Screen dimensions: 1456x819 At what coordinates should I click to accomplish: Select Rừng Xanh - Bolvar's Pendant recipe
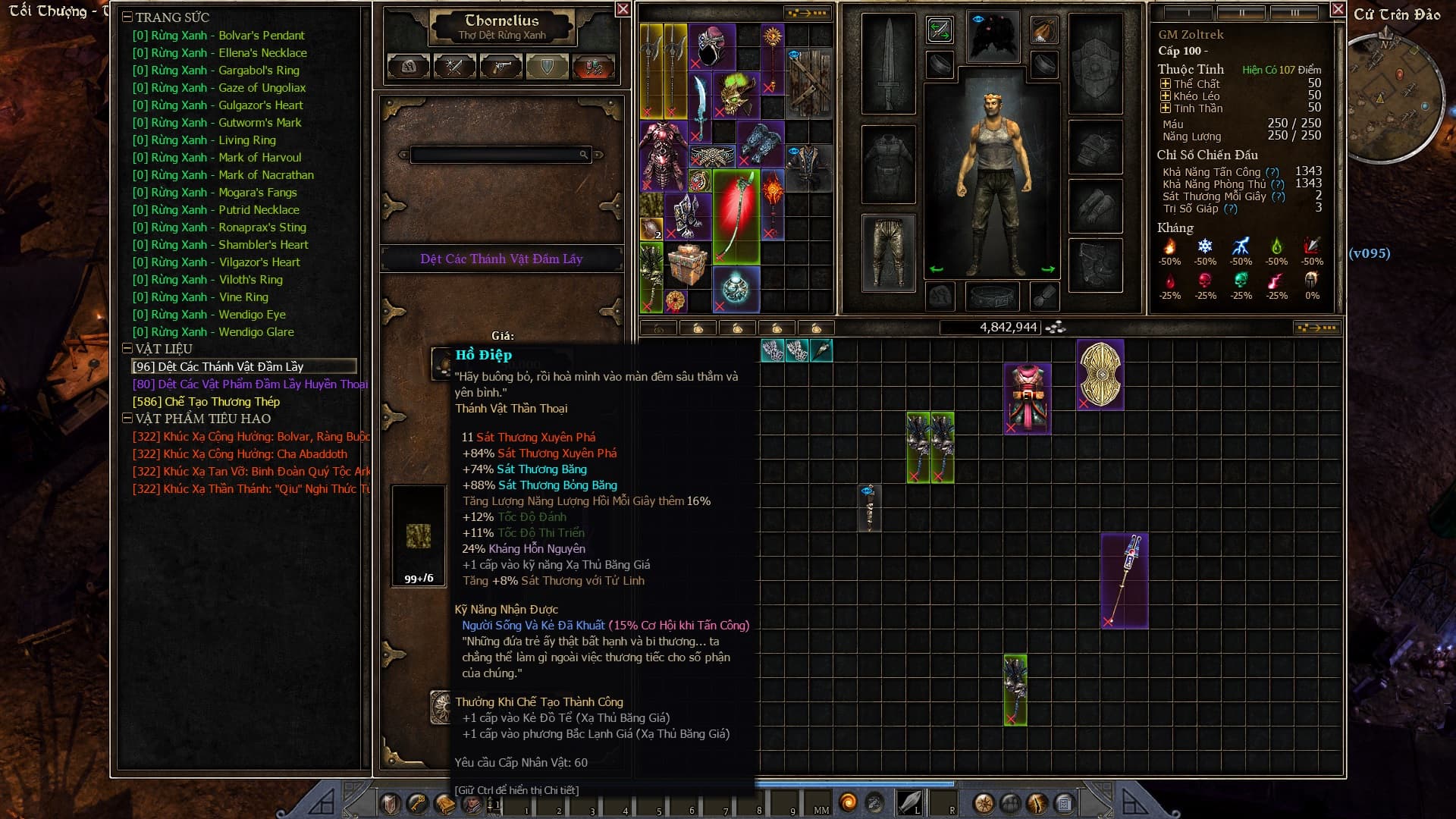218,36
